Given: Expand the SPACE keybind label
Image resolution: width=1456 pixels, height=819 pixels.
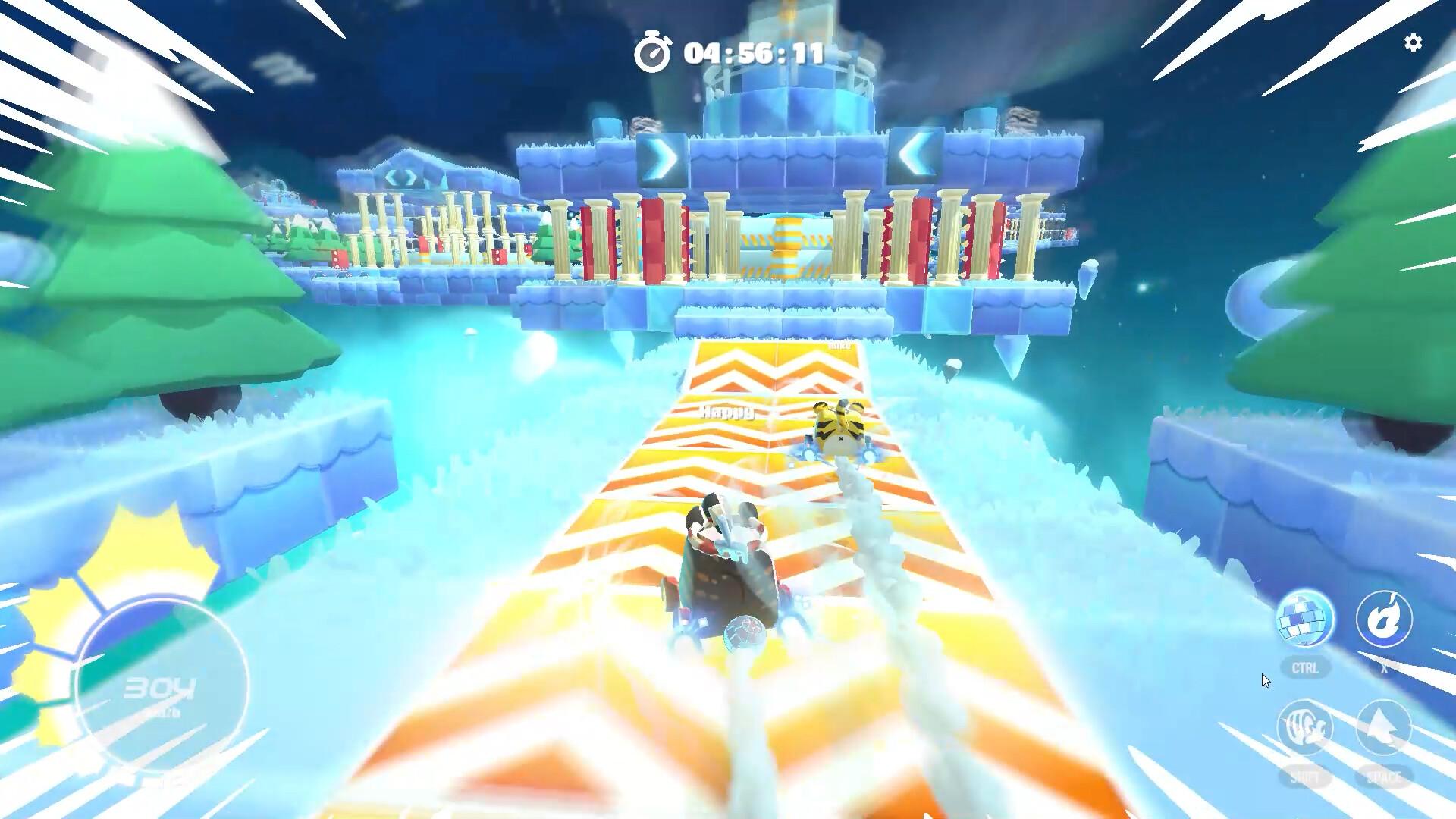Looking at the screenshot, I should pyautogui.click(x=1383, y=777).
